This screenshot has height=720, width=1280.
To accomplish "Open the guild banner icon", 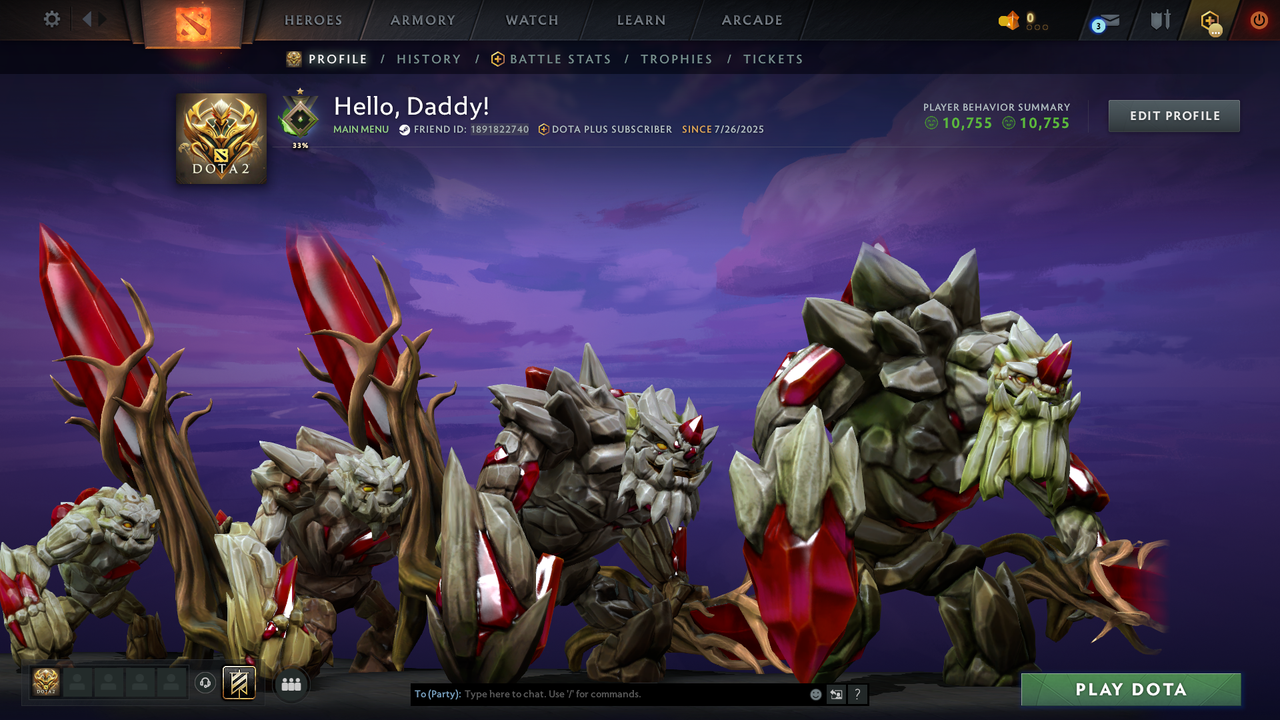I will [x=238, y=683].
